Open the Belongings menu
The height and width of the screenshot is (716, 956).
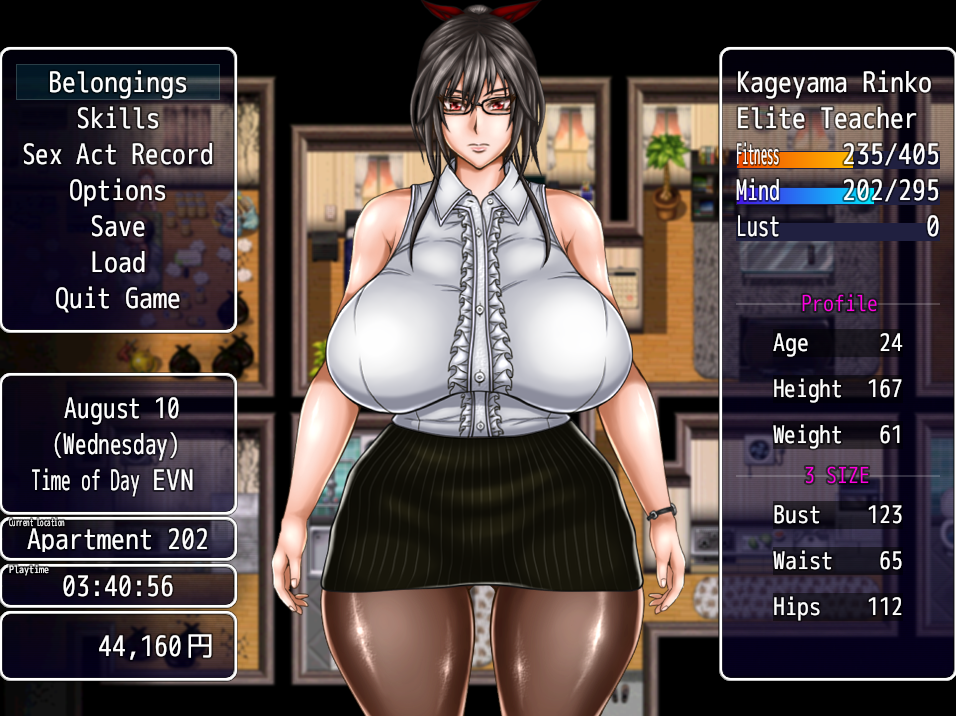point(118,83)
